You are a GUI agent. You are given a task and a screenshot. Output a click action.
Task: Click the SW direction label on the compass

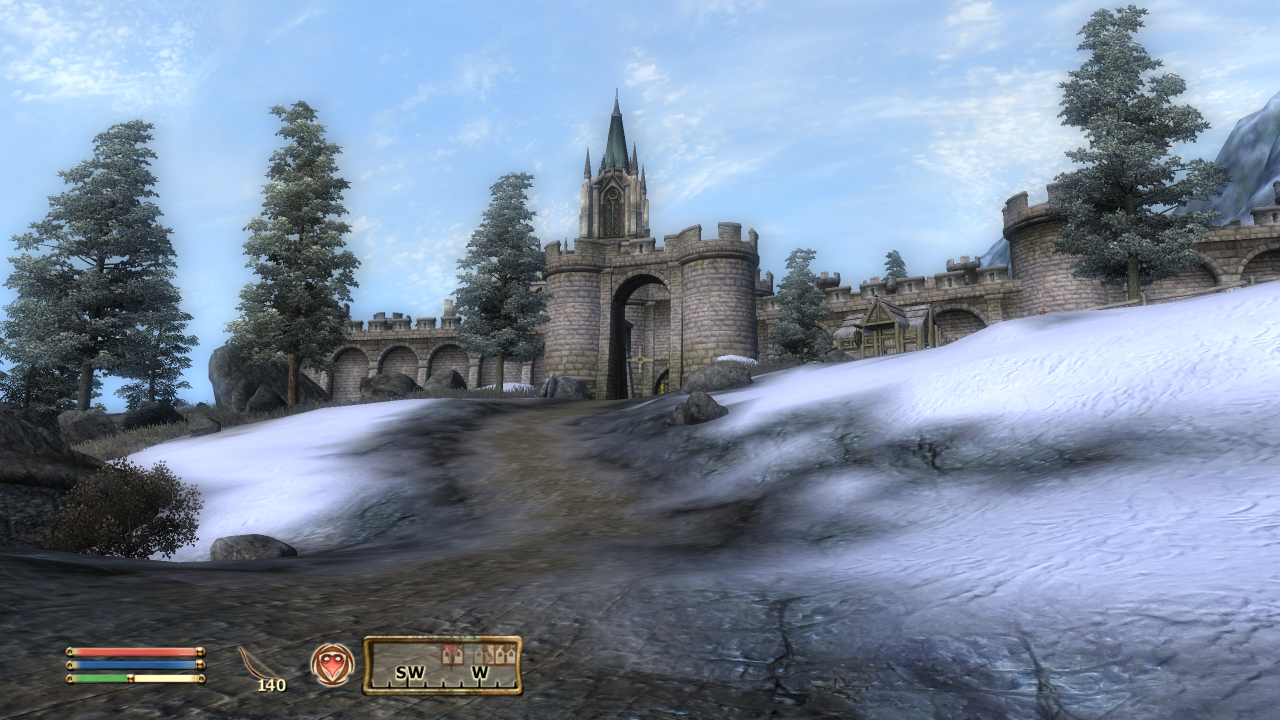(x=410, y=672)
